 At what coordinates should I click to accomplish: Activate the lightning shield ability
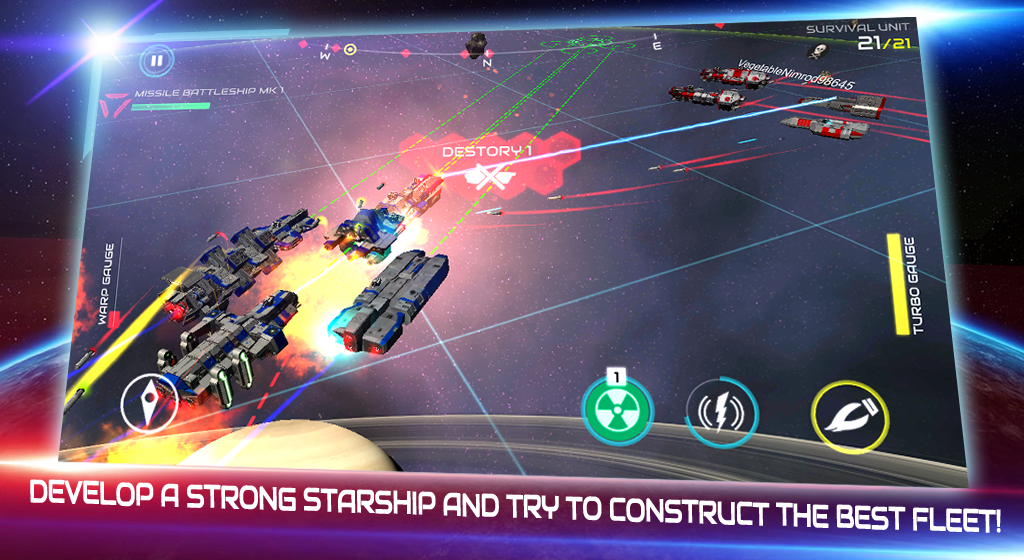coord(722,414)
